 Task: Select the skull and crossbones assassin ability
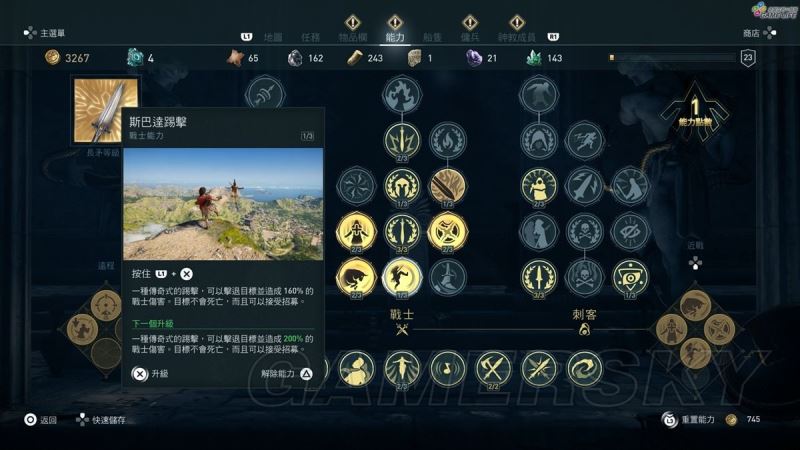(585, 232)
